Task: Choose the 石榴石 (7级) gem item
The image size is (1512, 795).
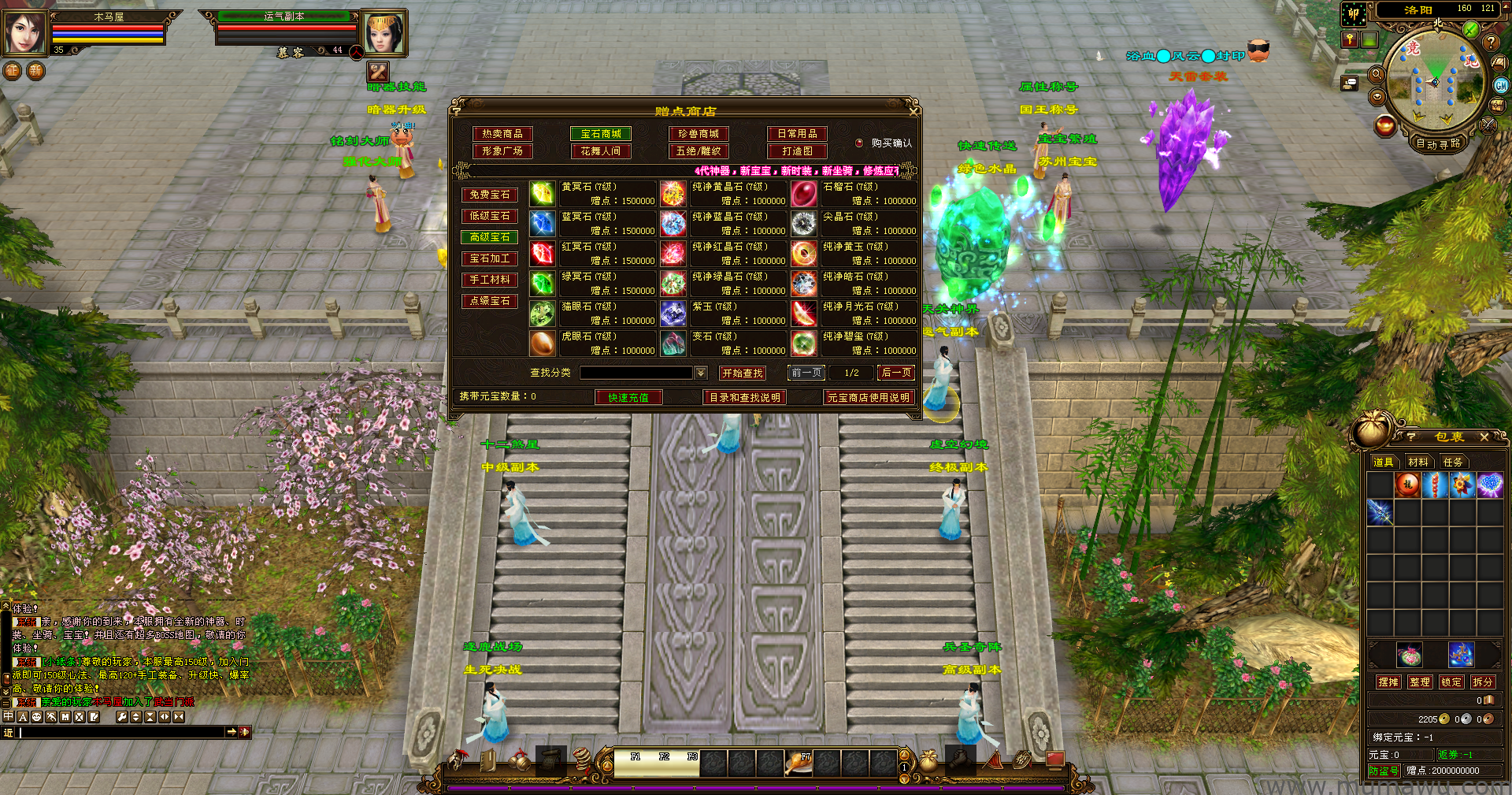Action: point(804,194)
